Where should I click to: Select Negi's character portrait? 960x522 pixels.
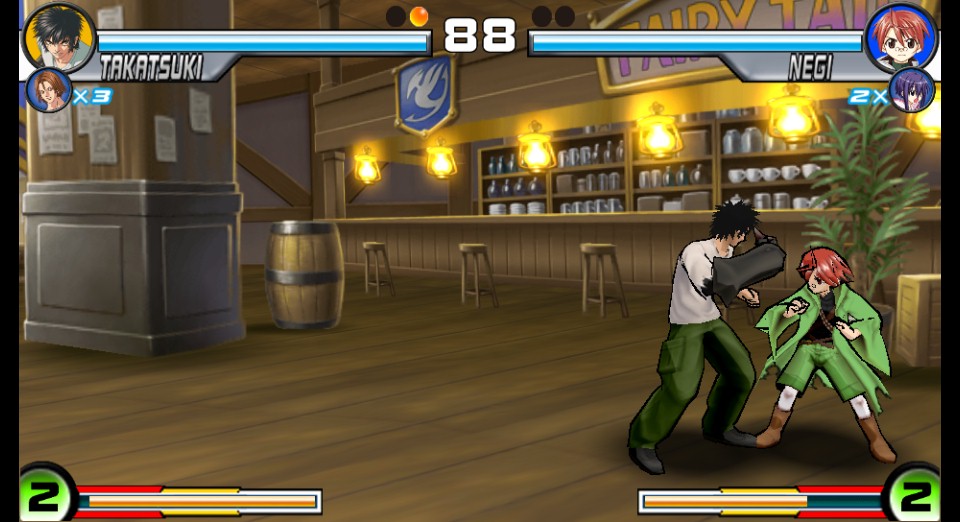[900, 38]
